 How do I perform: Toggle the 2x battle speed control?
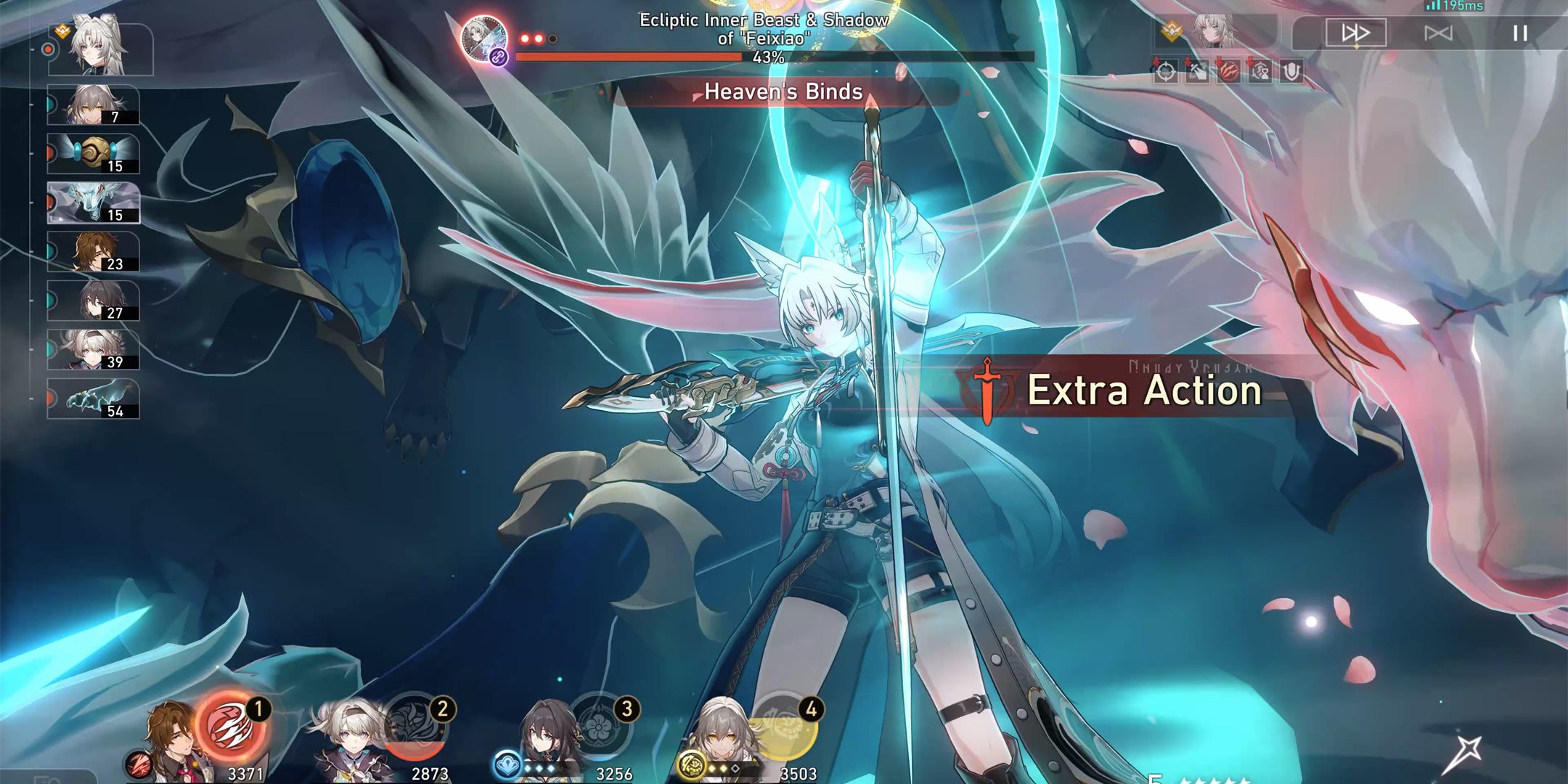(x=1439, y=33)
